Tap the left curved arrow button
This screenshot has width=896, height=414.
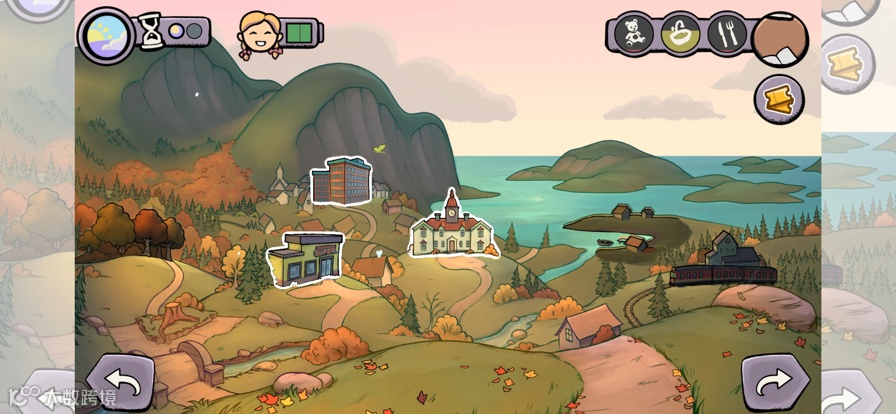pos(121,382)
